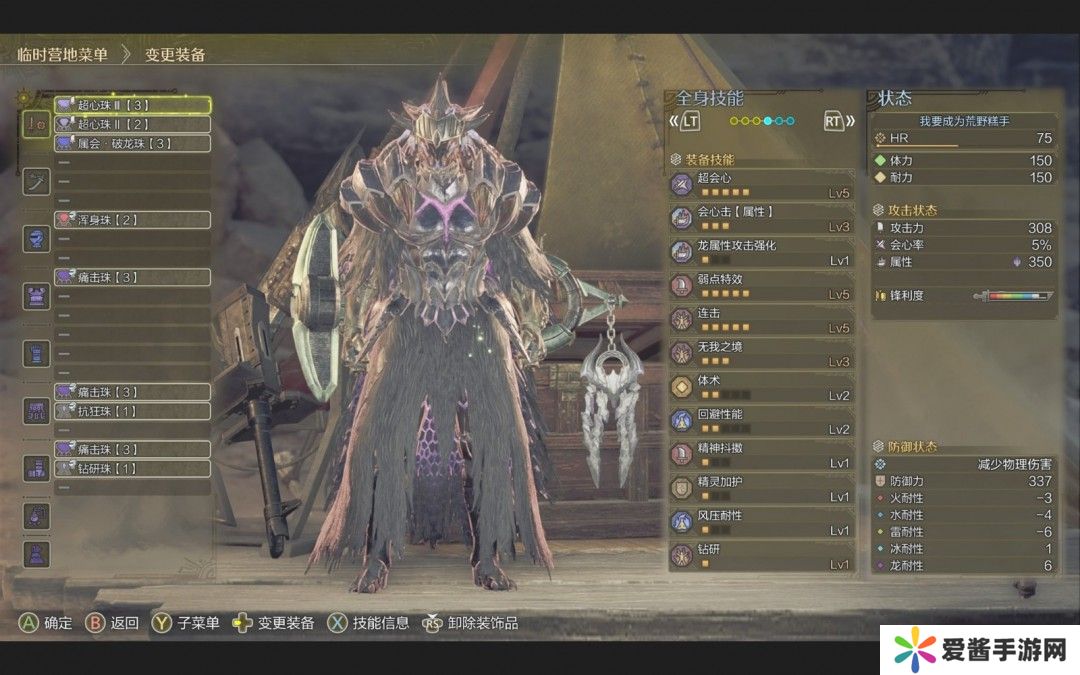
Task: Select the 体术 skill row
Action: (762, 387)
